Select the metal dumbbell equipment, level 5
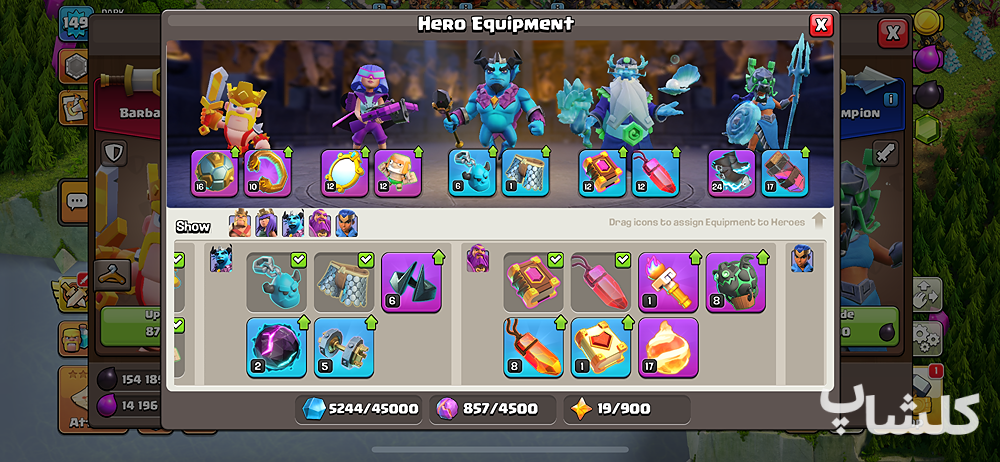This screenshot has width=1000, height=462. click(x=344, y=347)
